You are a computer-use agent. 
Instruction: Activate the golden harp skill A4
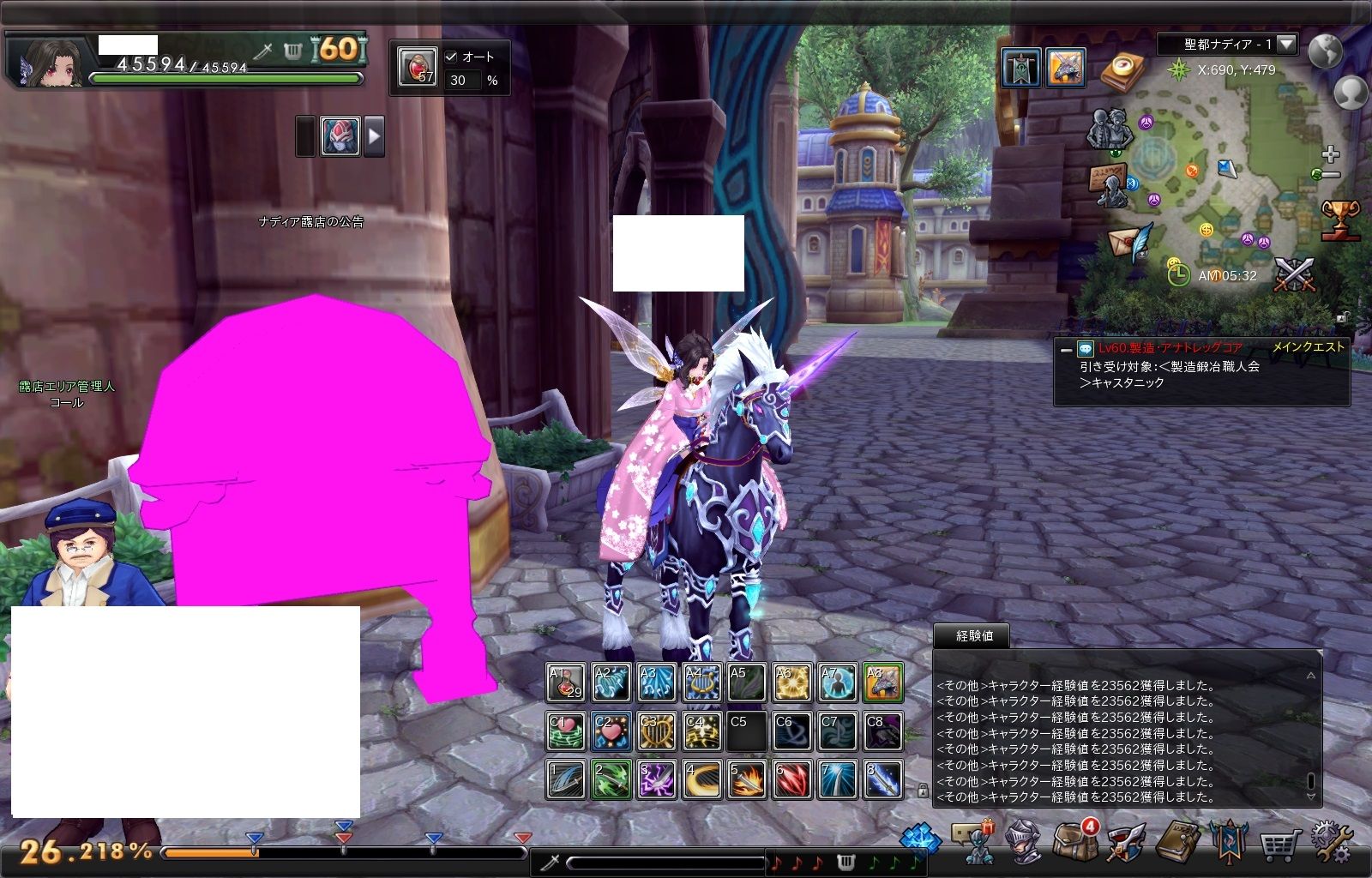click(702, 683)
